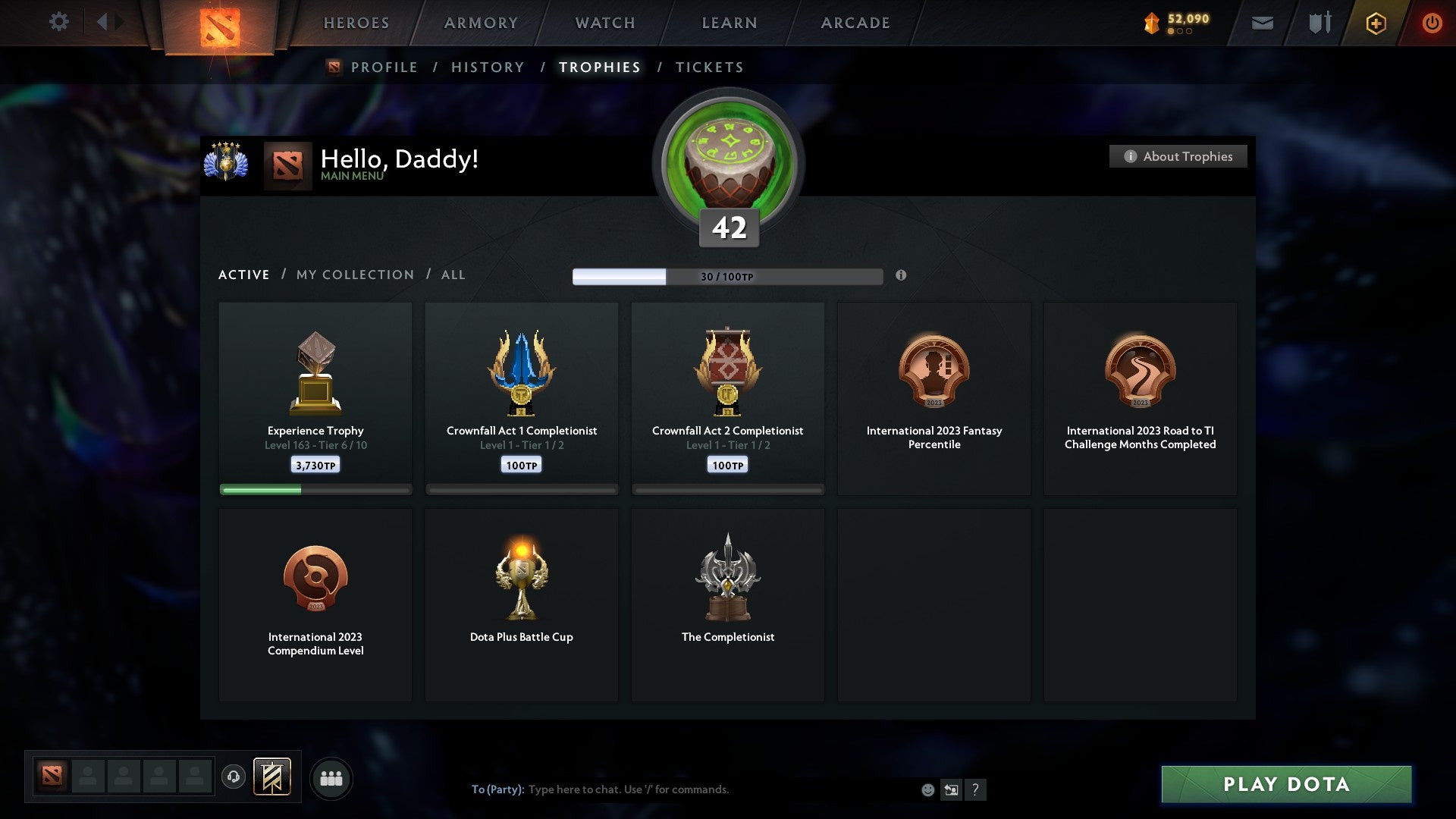Switch to MY COLLECTION view

point(353,275)
